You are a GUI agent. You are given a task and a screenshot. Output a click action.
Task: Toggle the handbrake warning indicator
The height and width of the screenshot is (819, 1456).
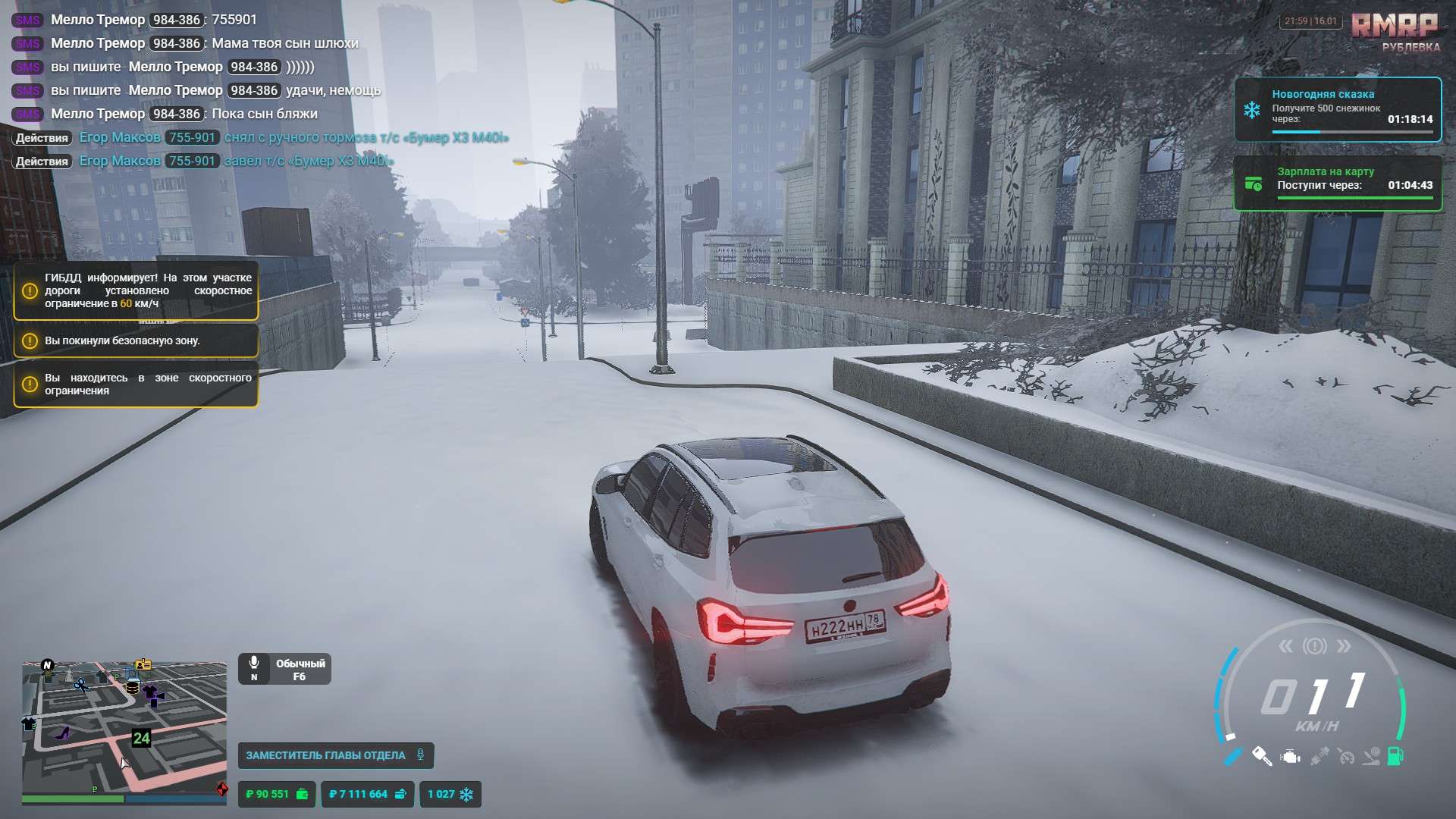(1314, 646)
